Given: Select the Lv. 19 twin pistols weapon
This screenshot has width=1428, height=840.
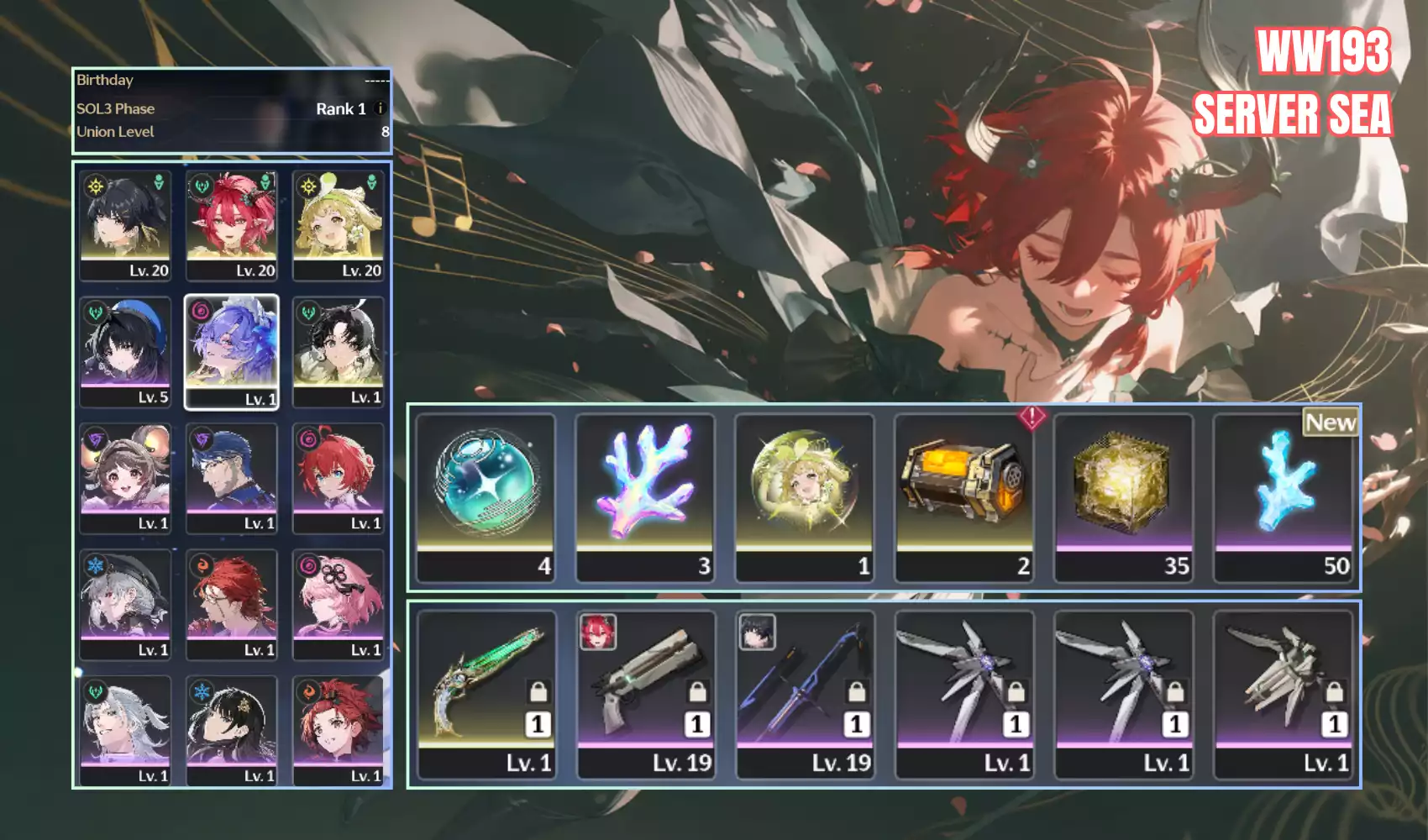Looking at the screenshot, I should [645, 694].
